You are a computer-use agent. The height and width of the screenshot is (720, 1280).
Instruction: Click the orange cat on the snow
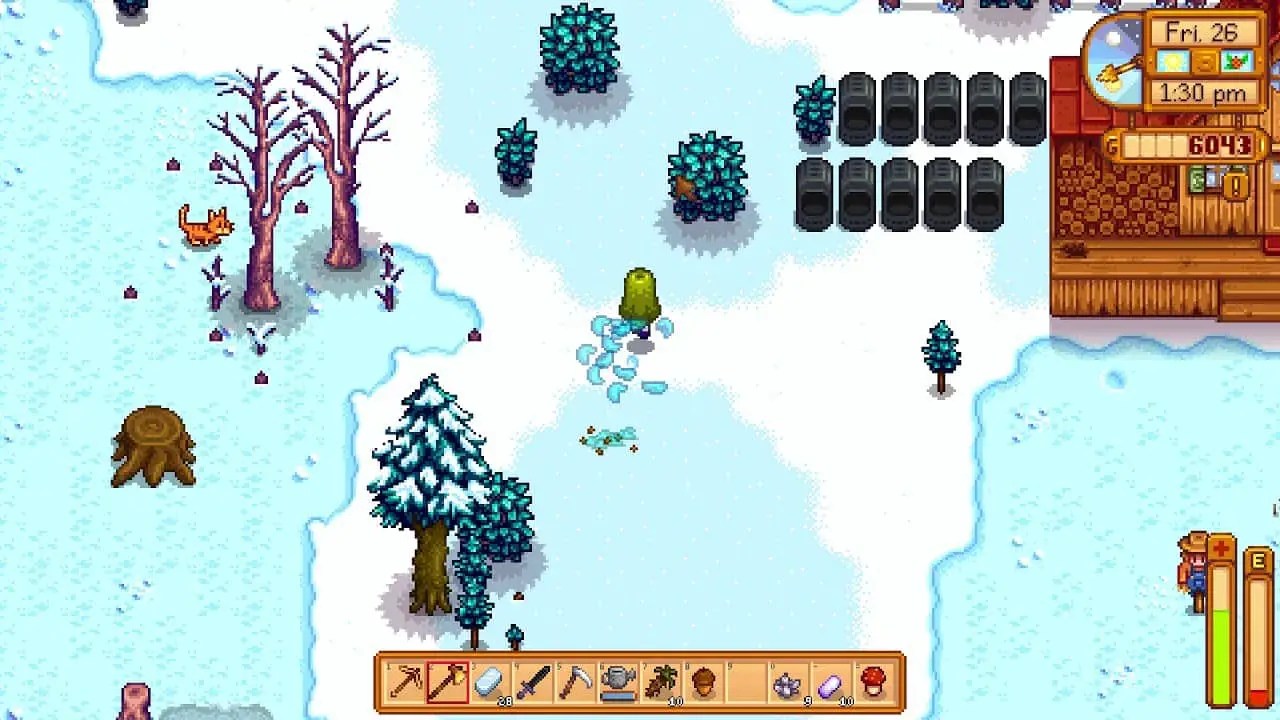point(207,226)
